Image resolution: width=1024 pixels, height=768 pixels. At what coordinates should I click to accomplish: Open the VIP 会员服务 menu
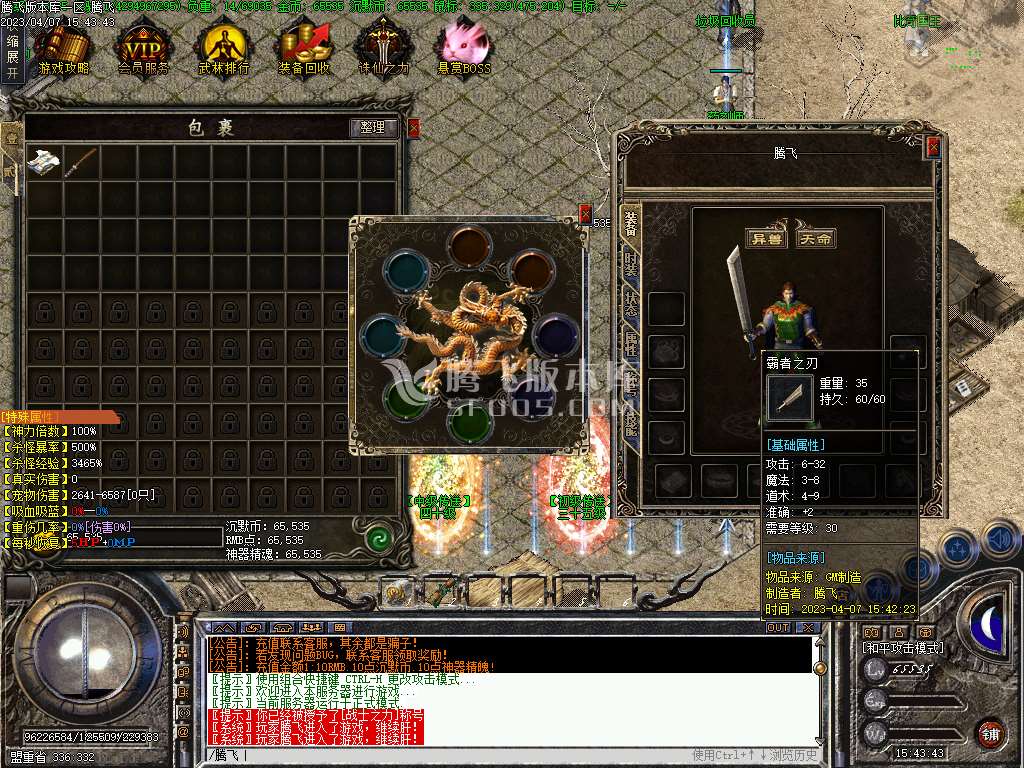(x=143, y=49)
